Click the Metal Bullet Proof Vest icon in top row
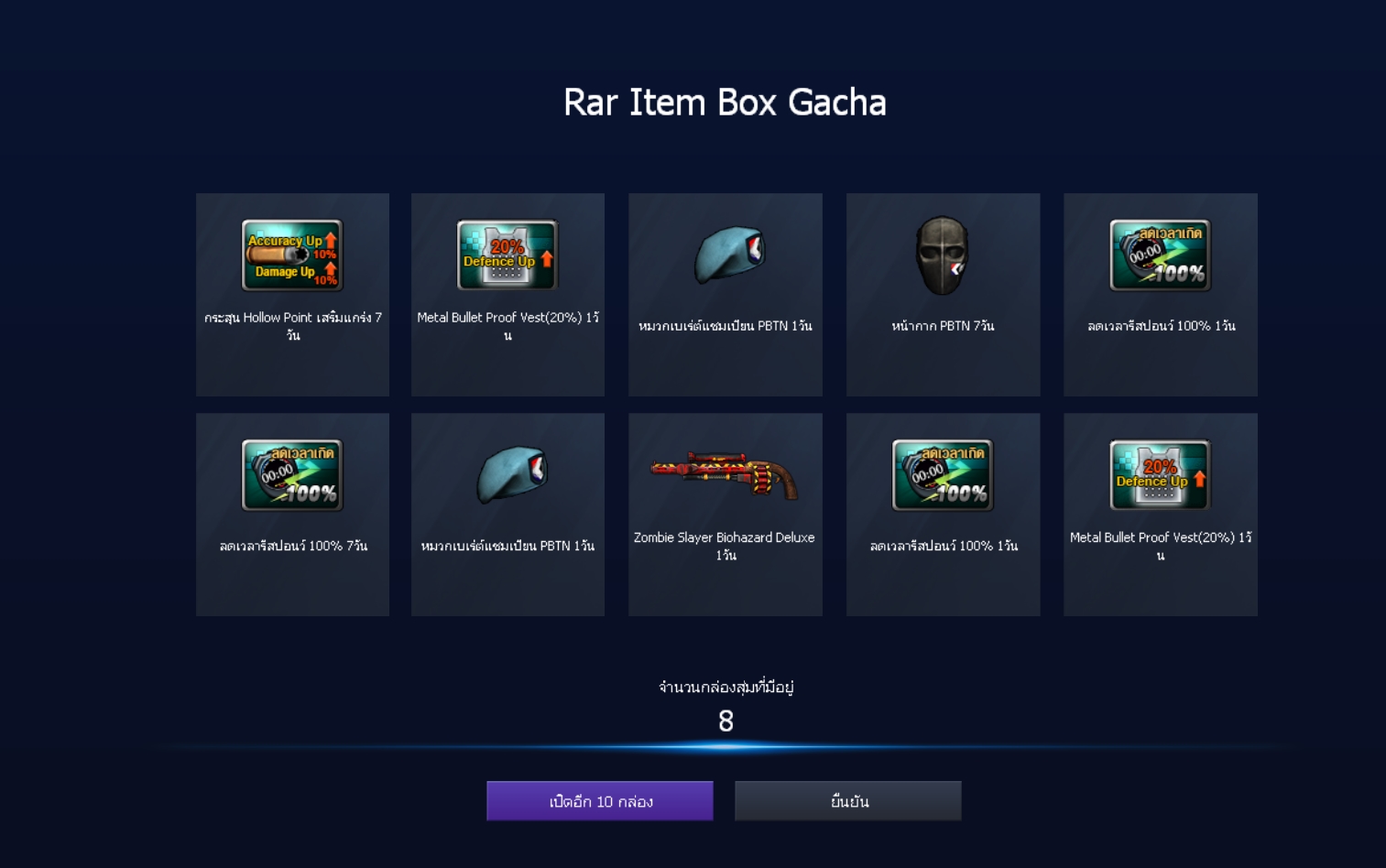Viewport: 1386px width, 868px height. coord(507,255)
